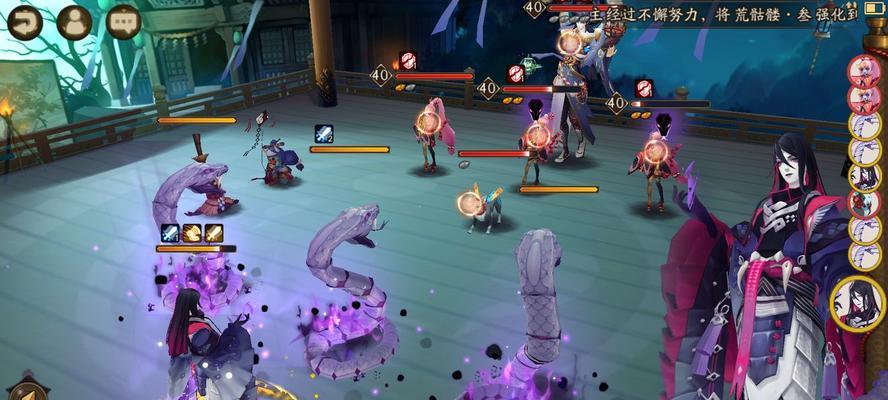888x400 pixels.
Task: Select the large active shikigami portrait
Action: 858,303
